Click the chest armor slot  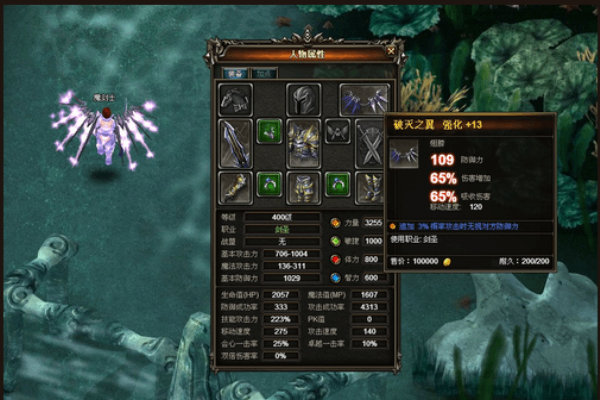303,141
